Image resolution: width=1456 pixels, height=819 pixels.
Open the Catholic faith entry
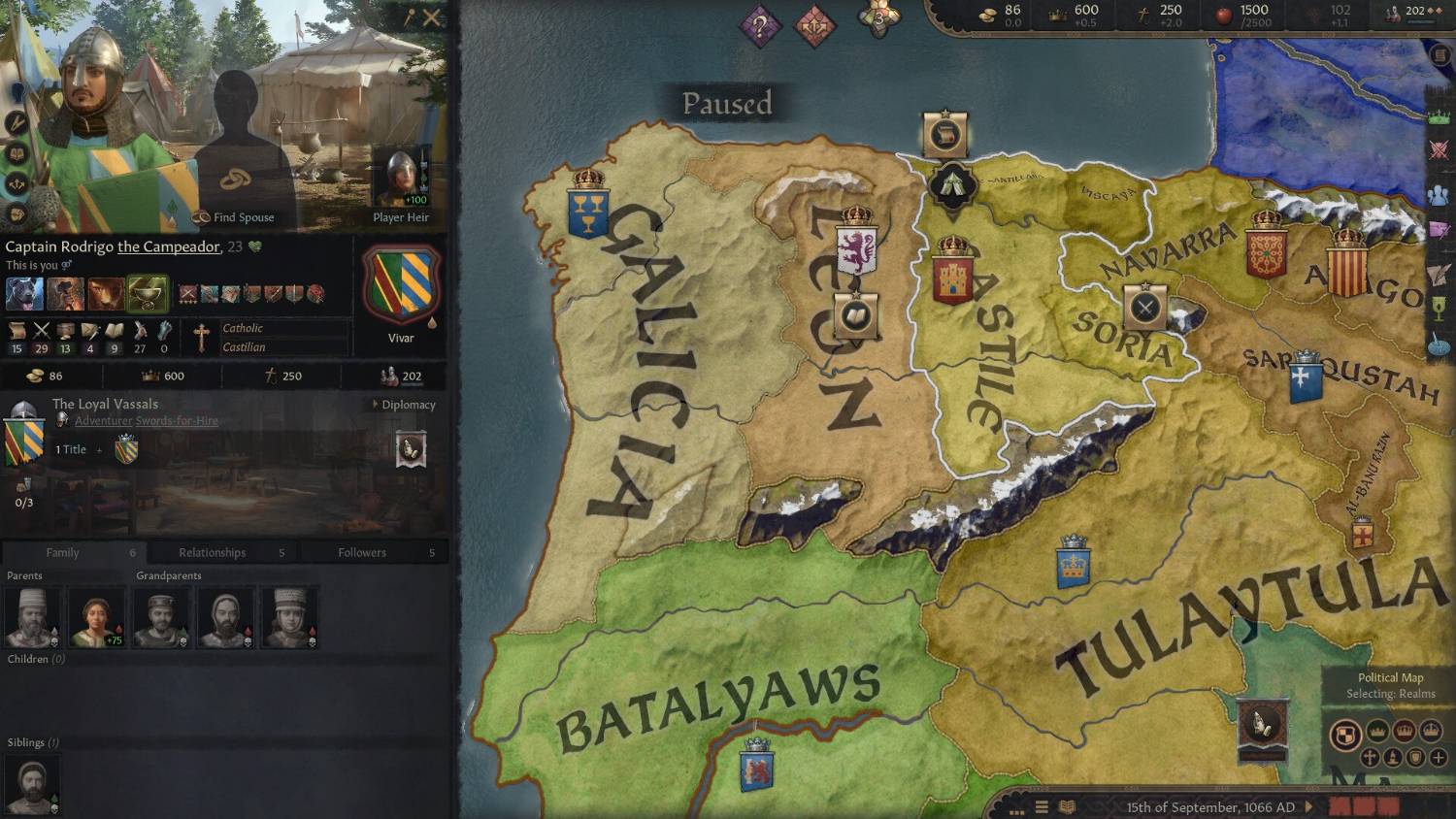(x=243, y=328)
